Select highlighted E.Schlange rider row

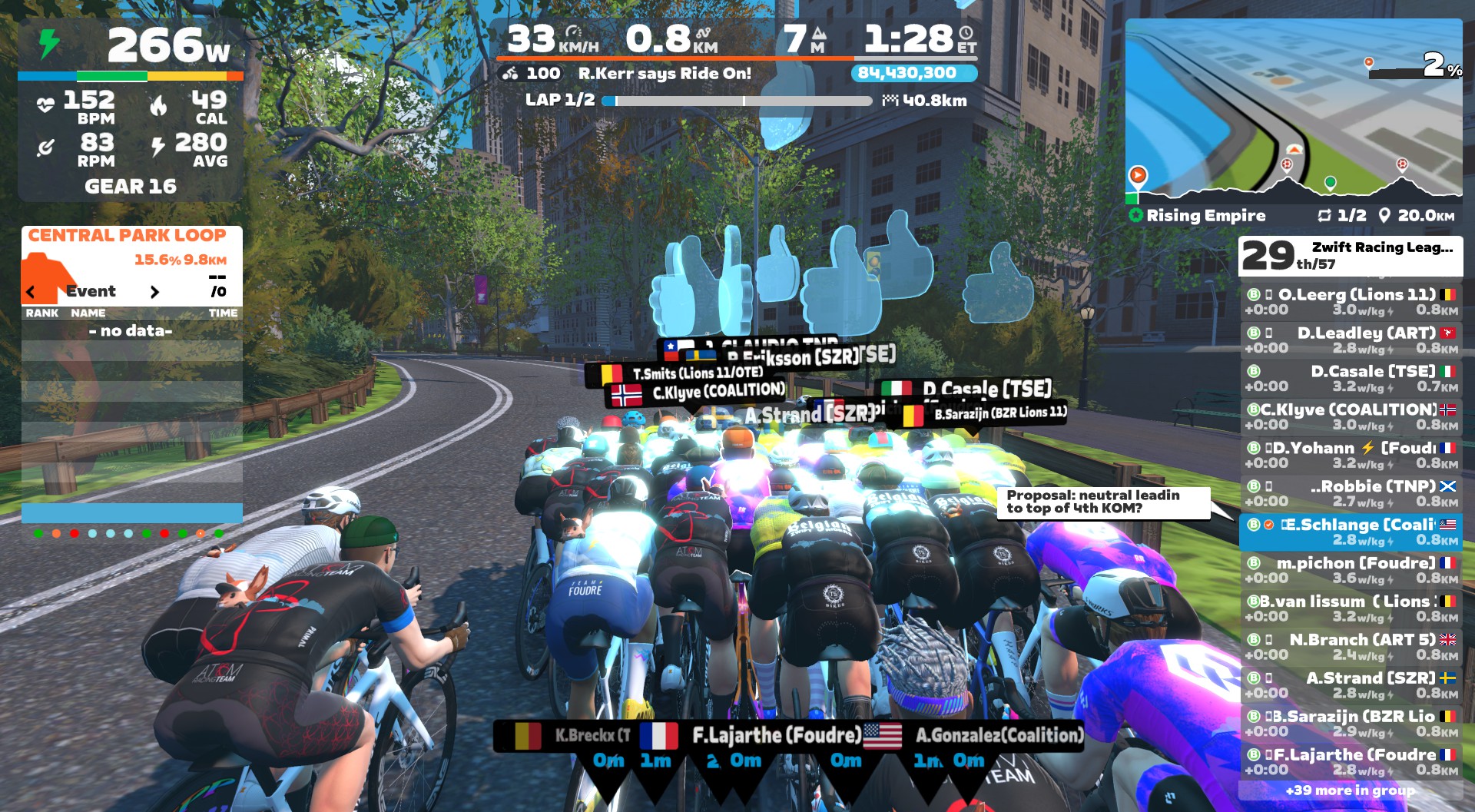[x=1351, y=532]
